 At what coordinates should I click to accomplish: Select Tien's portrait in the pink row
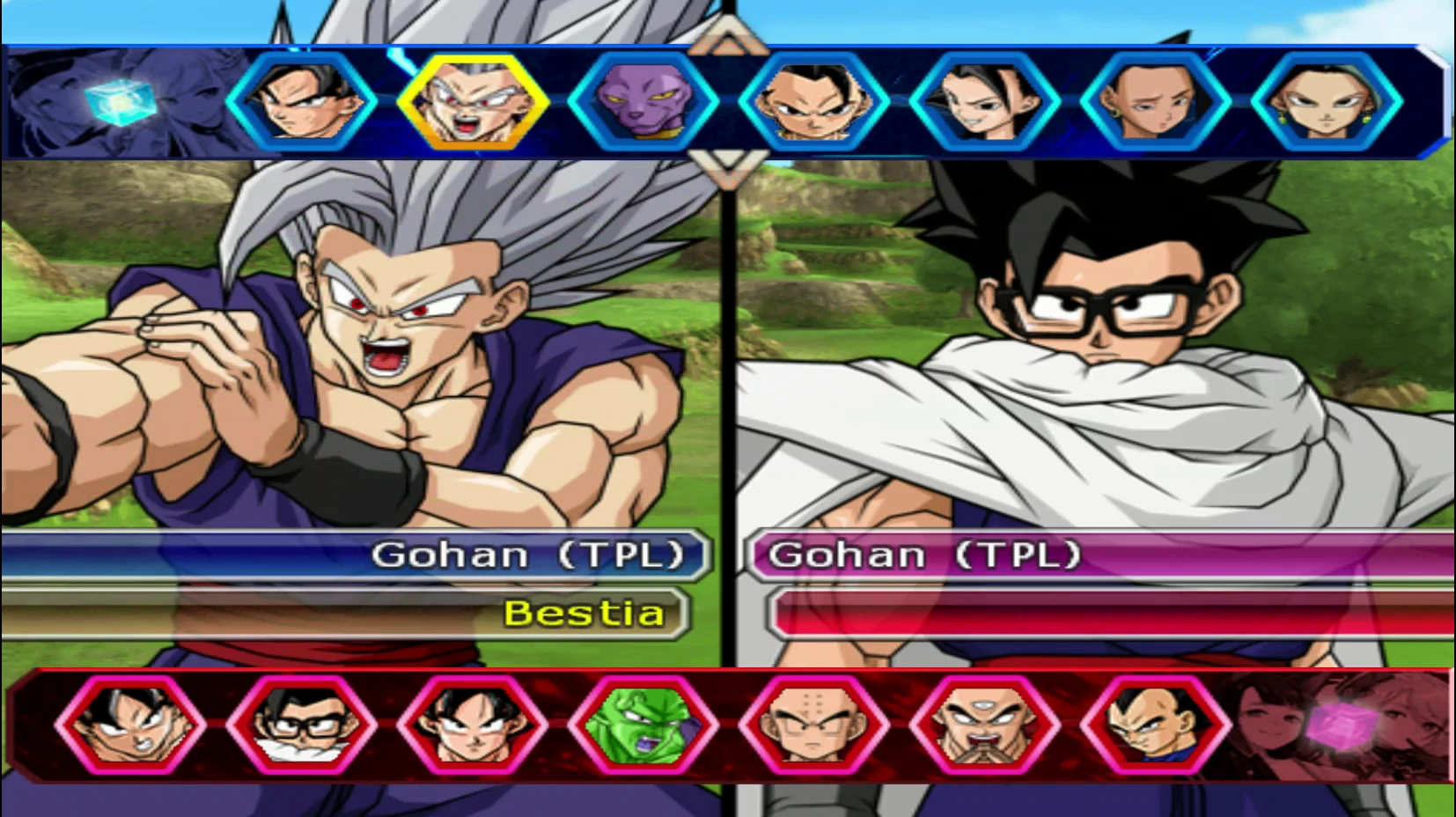coord(982,726)
